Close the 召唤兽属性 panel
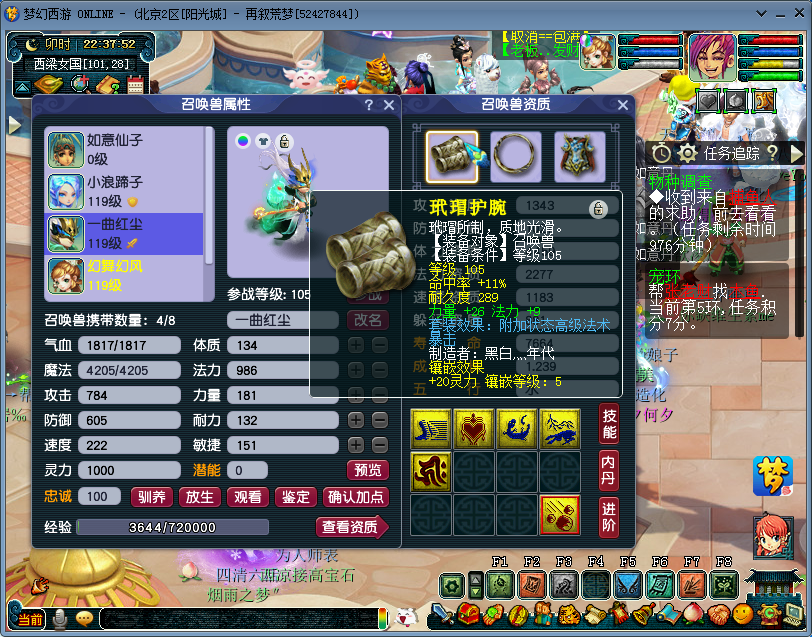The height and width of the screenshot is (637, 812). [389, 105]
